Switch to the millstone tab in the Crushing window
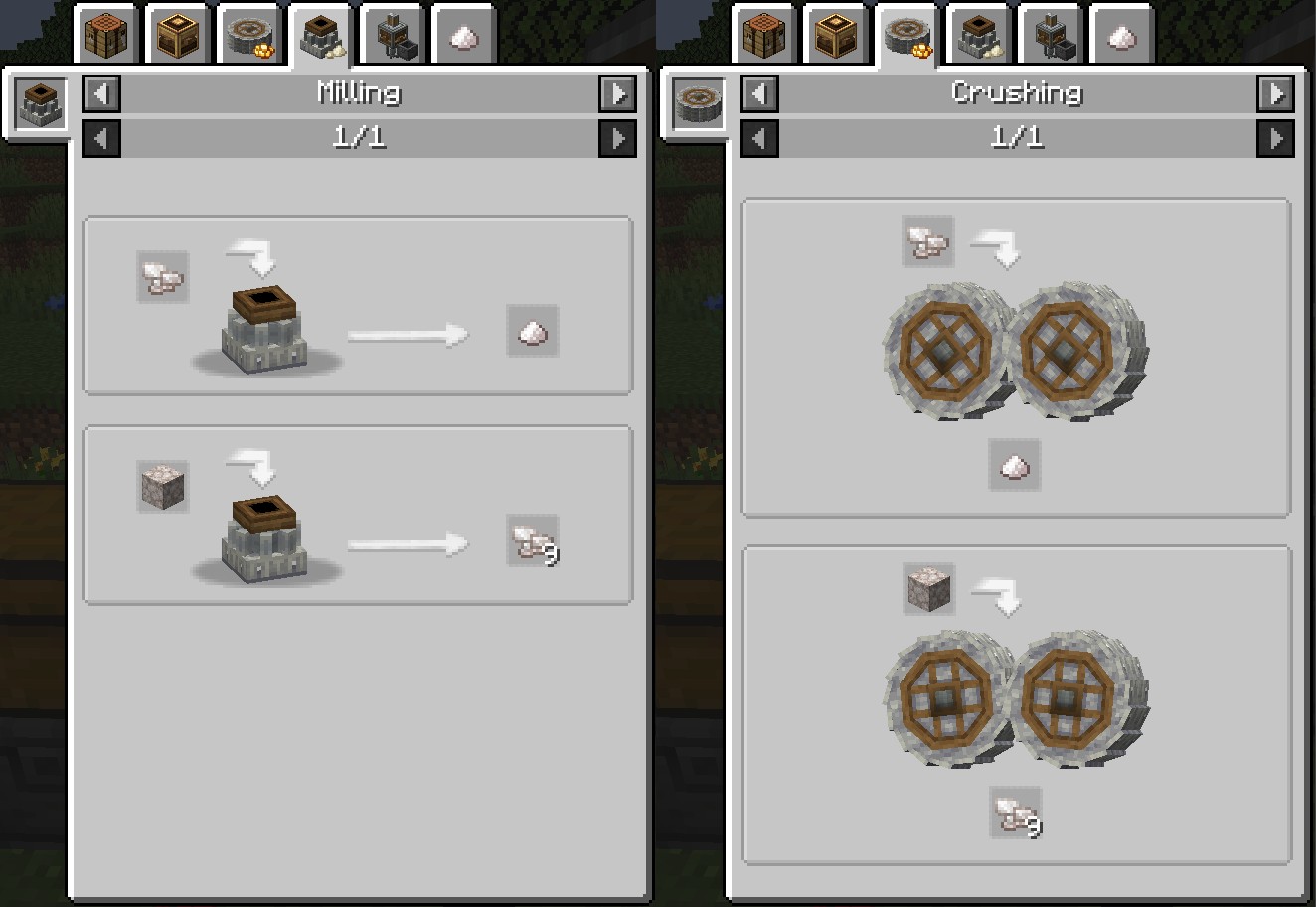The image size is (1316, 907). coord(979,37)
